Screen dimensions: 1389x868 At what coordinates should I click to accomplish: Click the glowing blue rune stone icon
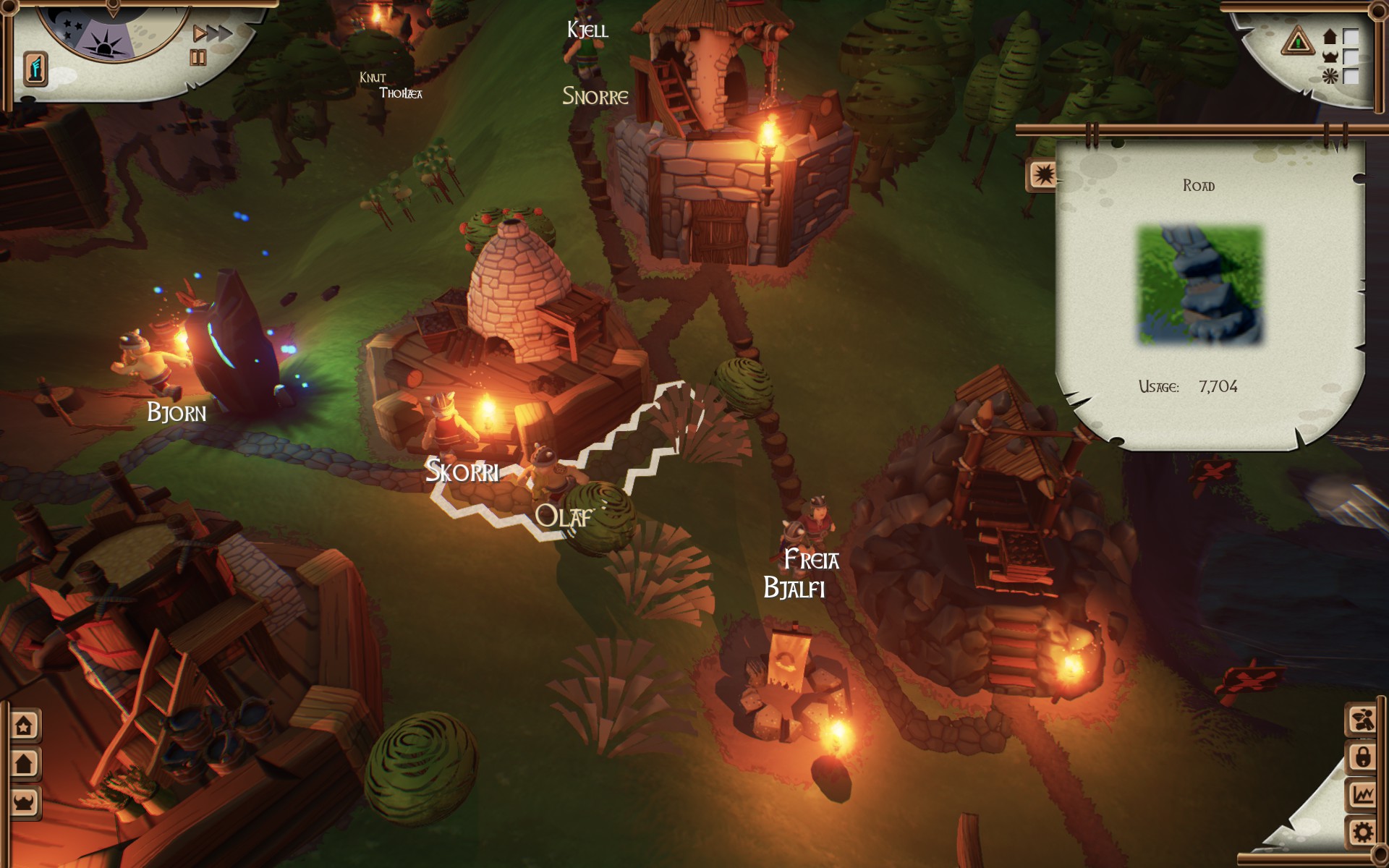(35, 69)
